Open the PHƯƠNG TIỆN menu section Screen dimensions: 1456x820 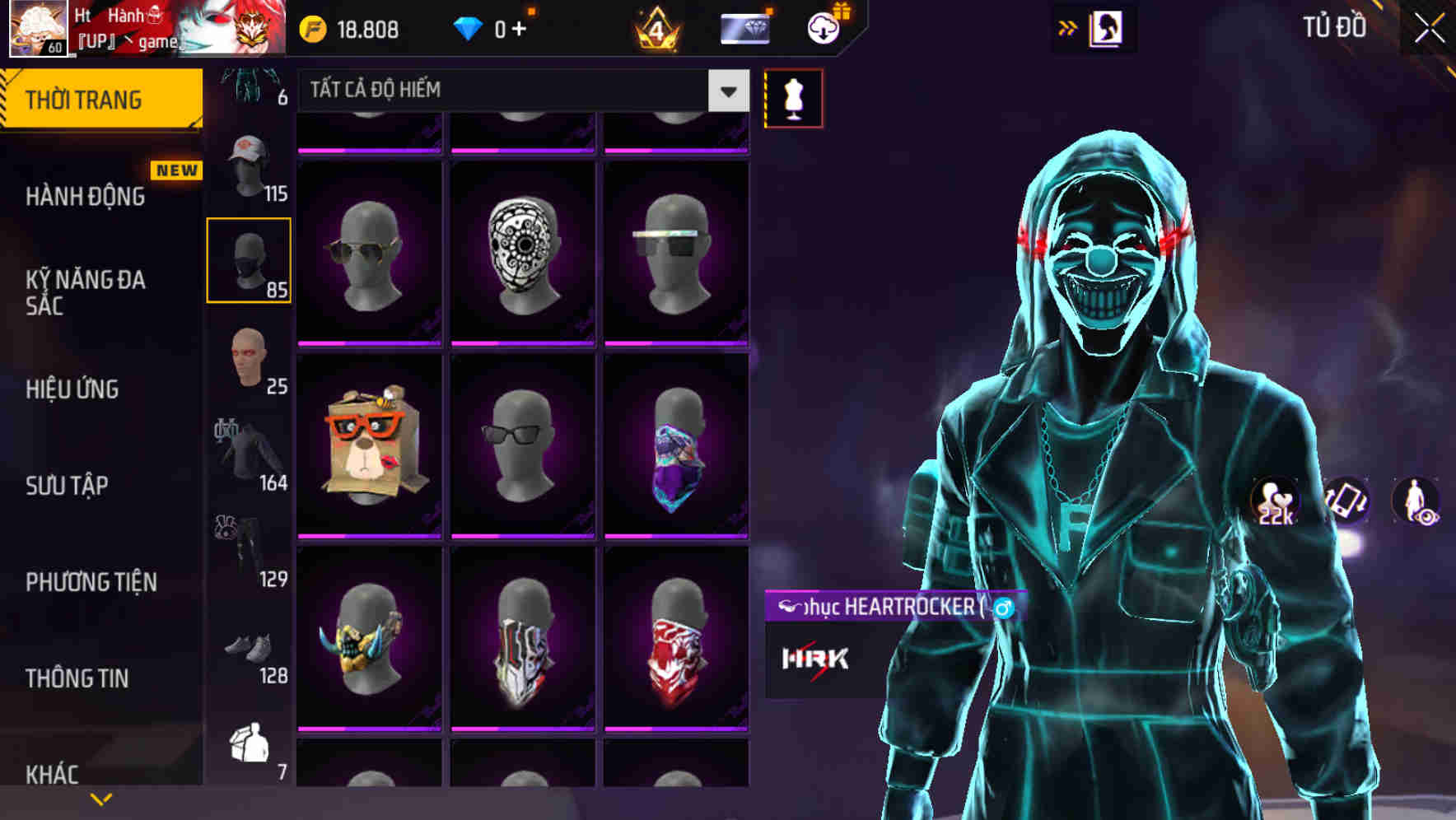click(91, 581)
